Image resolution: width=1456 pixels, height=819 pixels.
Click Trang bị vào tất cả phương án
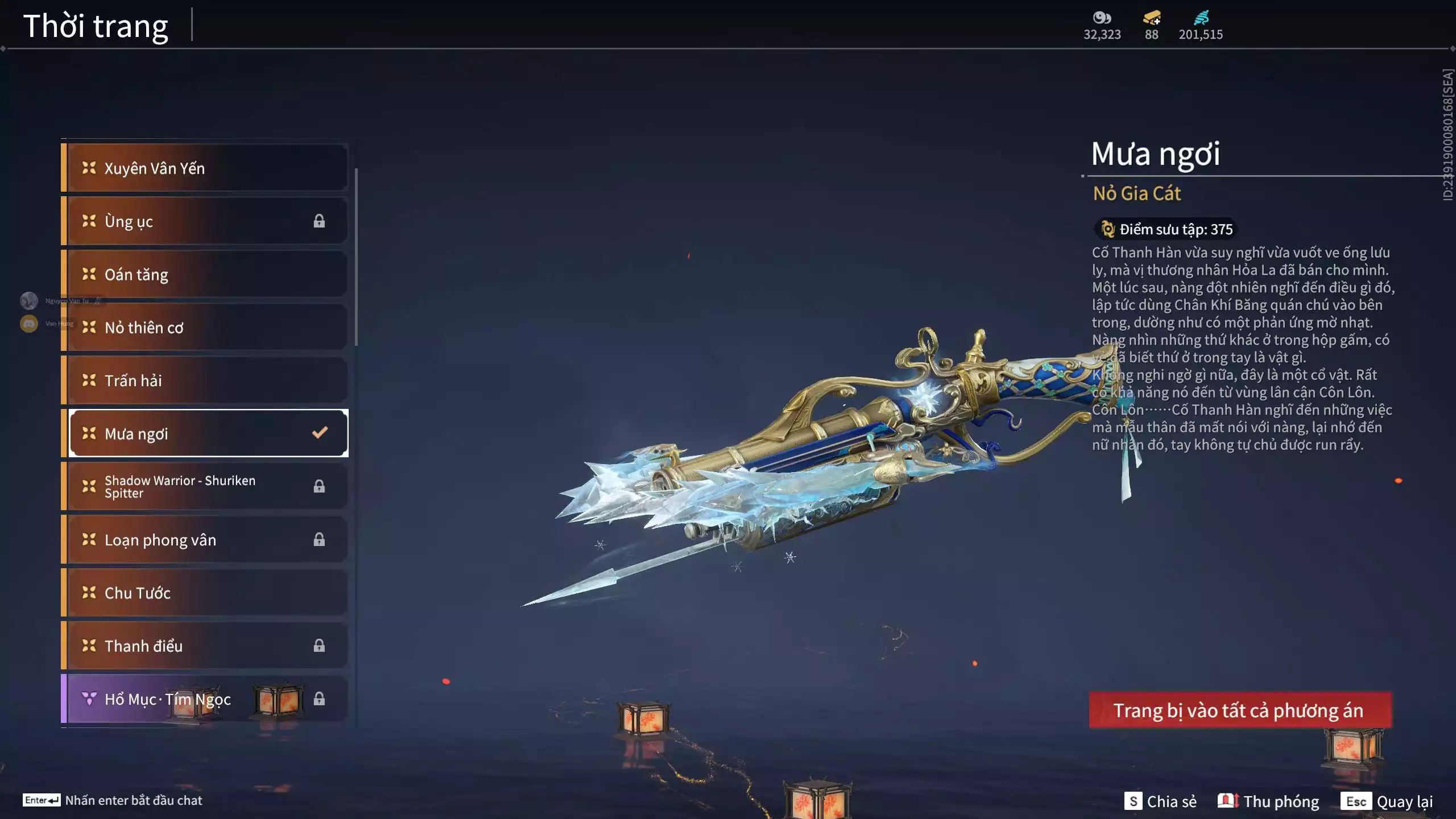click(x=1240, y=710)
